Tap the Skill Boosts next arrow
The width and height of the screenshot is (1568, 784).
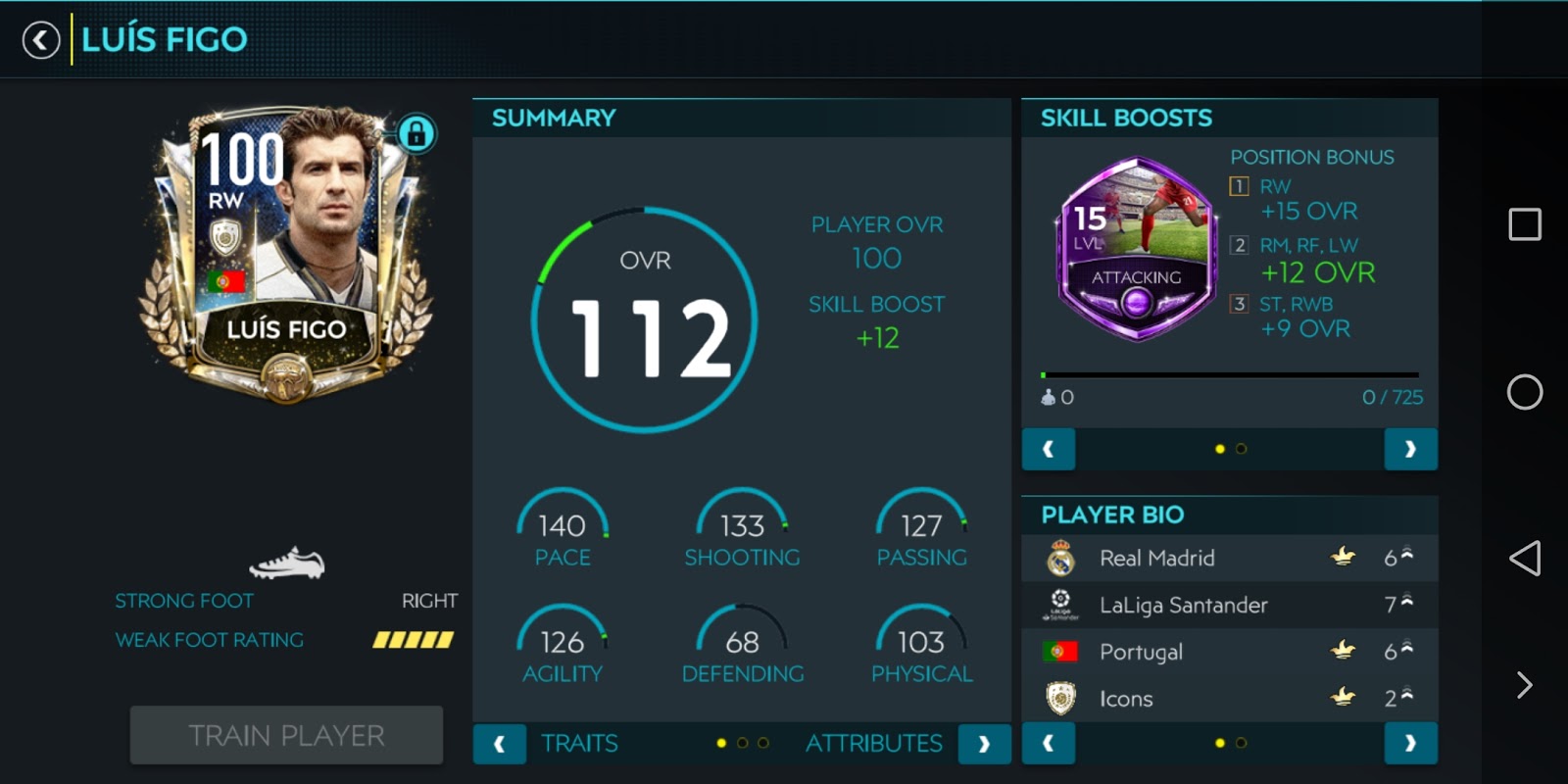[1411, 449]
